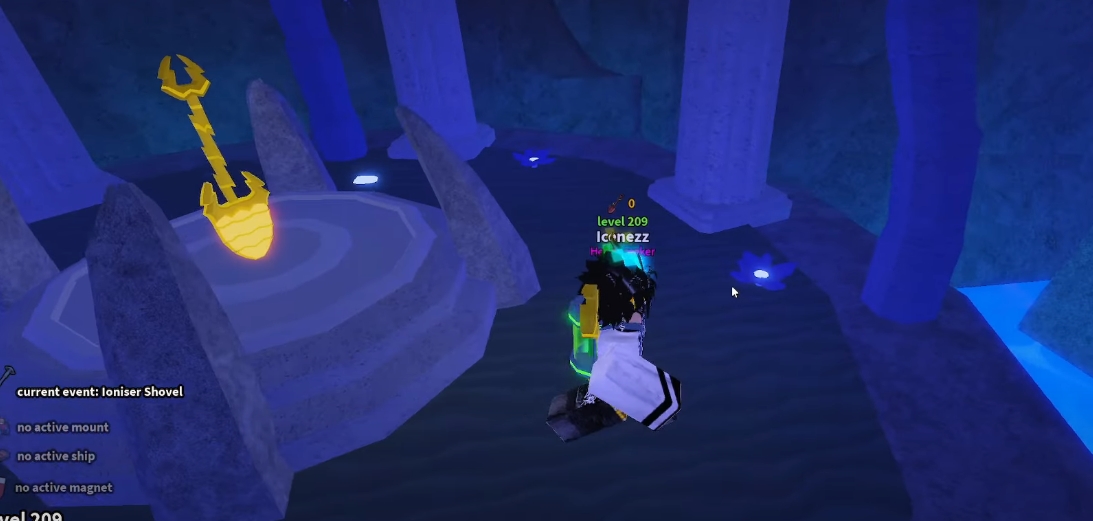
Task: Click the no active magnet entry
Action: click(x=63, y=488)
